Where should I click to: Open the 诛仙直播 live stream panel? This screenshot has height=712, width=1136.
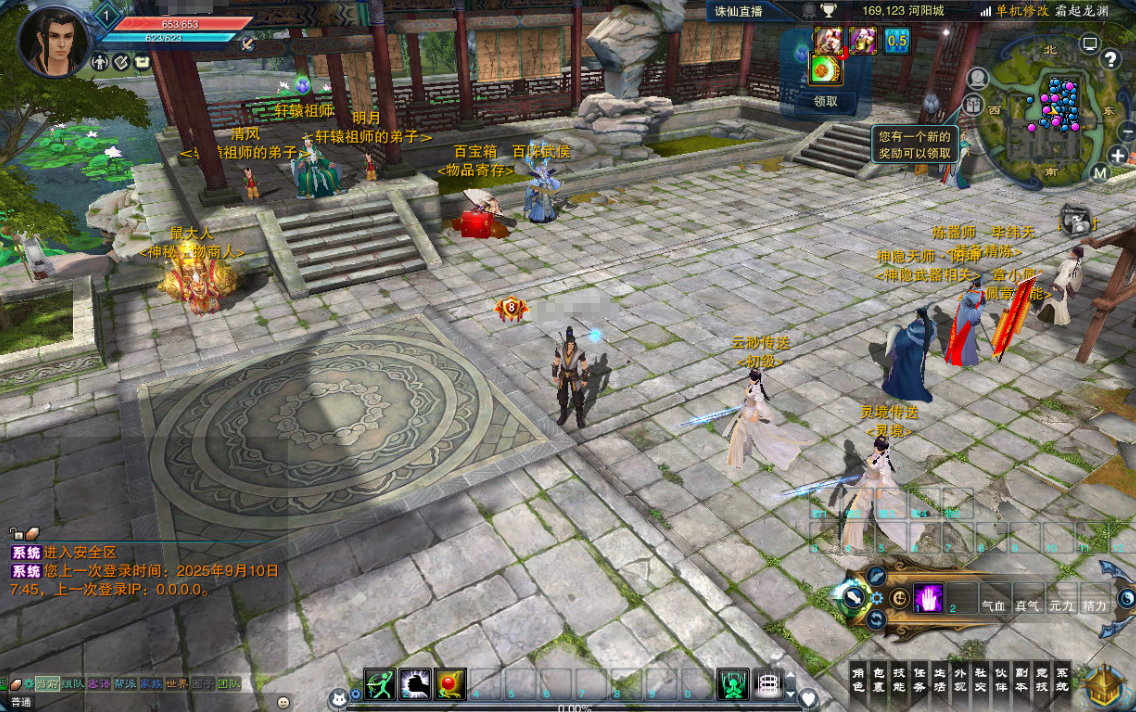point(738,11)
